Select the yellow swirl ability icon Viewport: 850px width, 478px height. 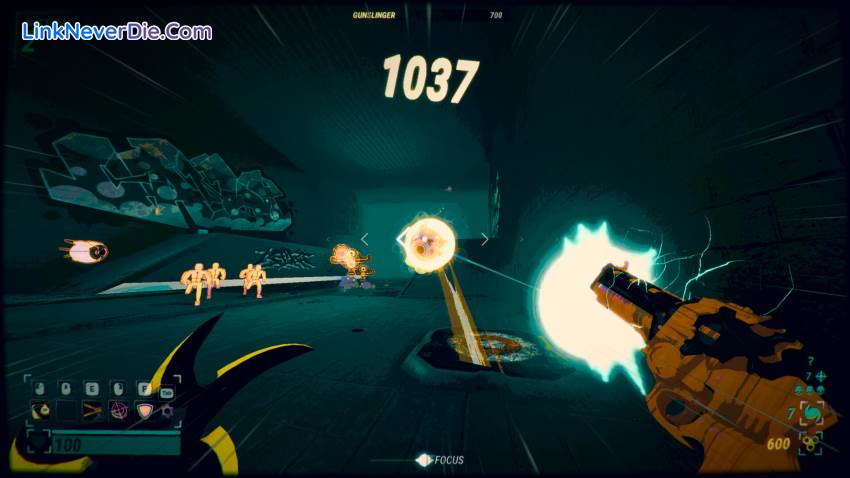[41, 410]
